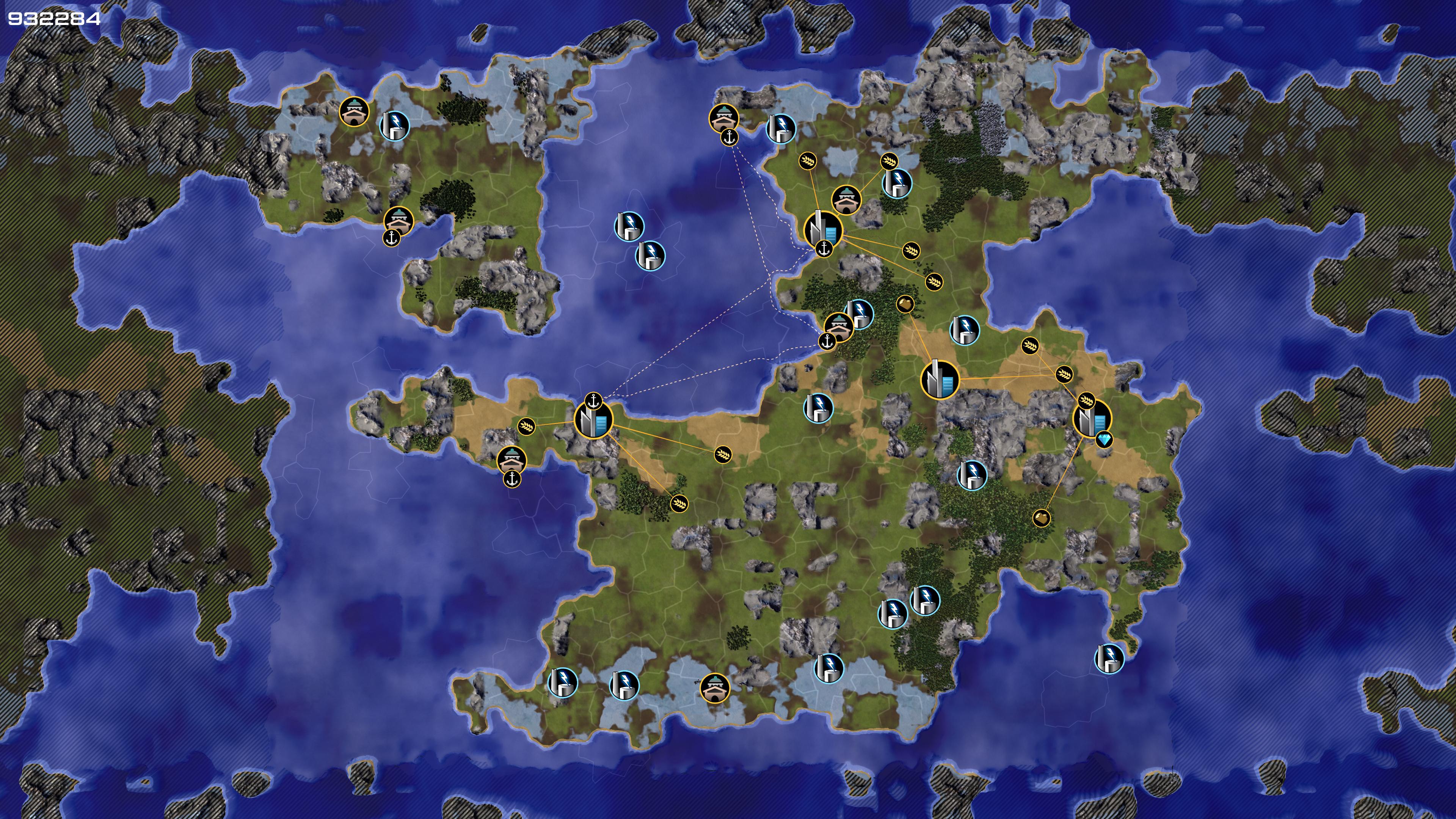
Task: Select the city with an anchor badge below it
Action: (x=823, y=229)
